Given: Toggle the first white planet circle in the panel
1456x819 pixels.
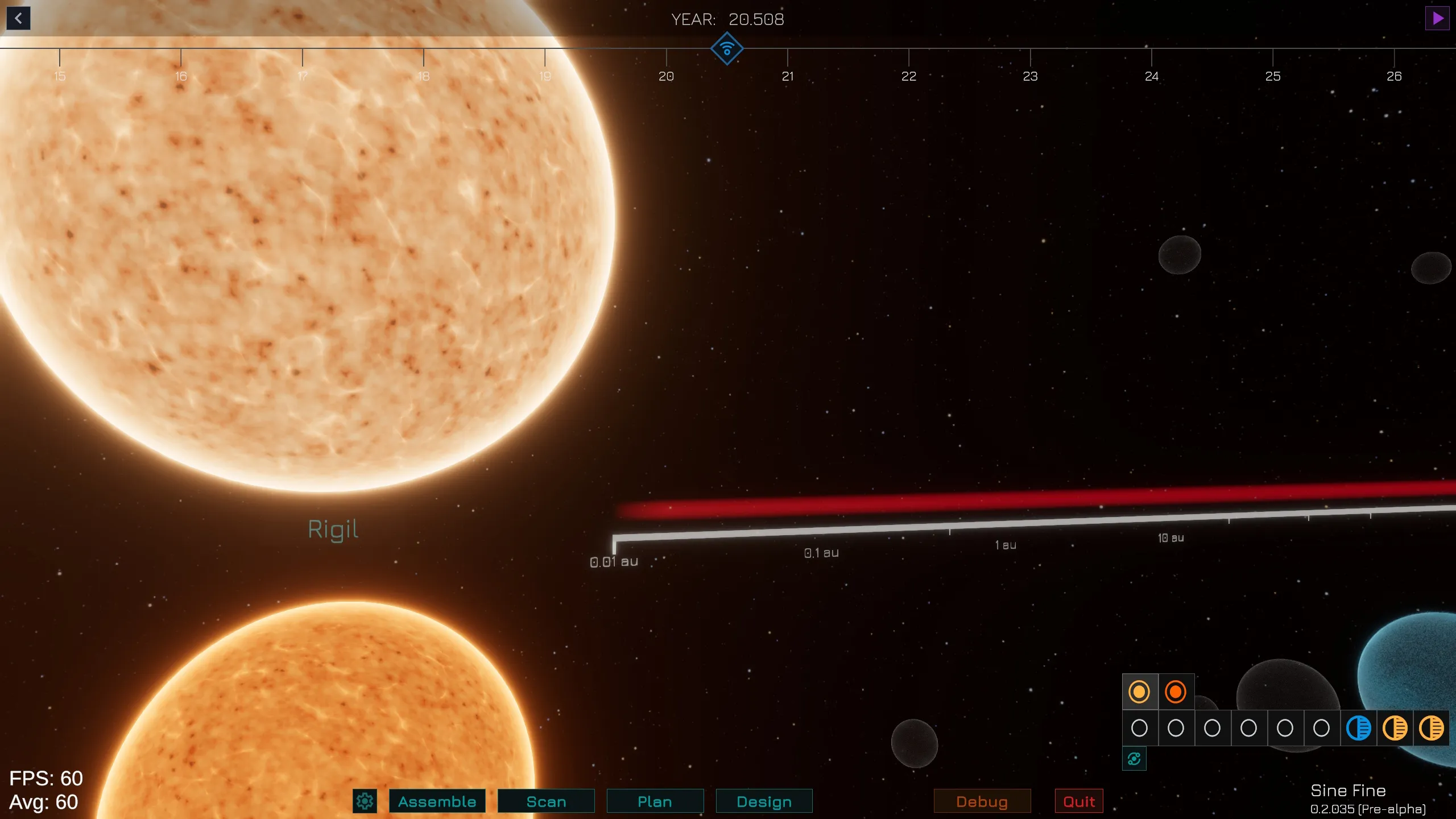Looking at the screenshot, I should tap(1139, 728).
